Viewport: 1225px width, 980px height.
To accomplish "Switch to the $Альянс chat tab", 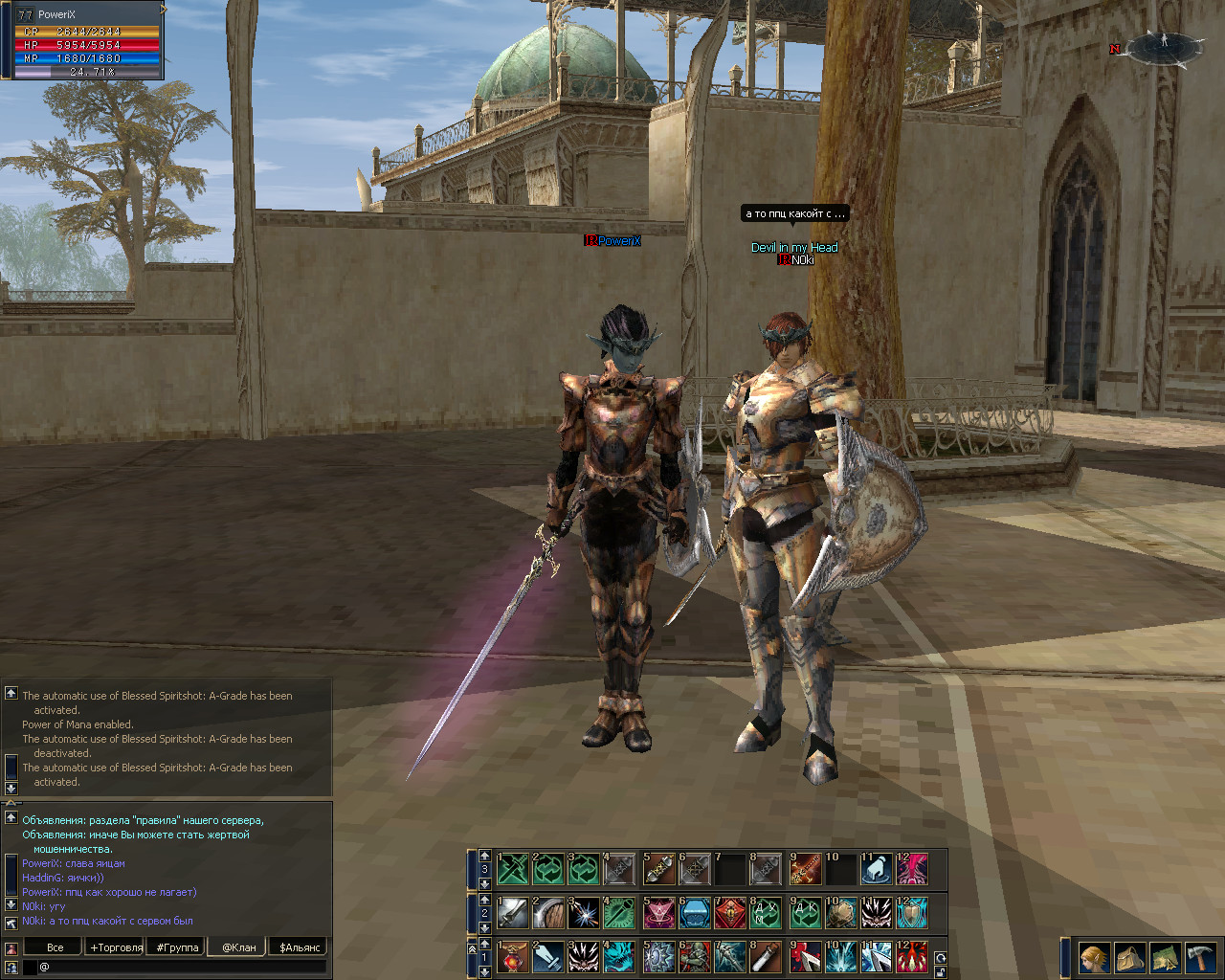I will pyautogui.click(x=300, y=947).
